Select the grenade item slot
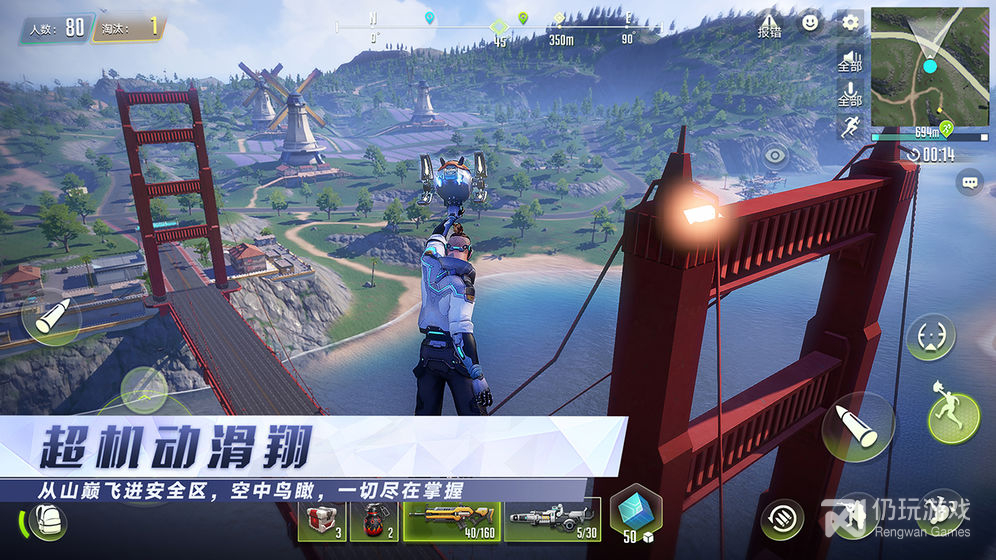Viewport: 996px width, 560px height. pos(374,520)
